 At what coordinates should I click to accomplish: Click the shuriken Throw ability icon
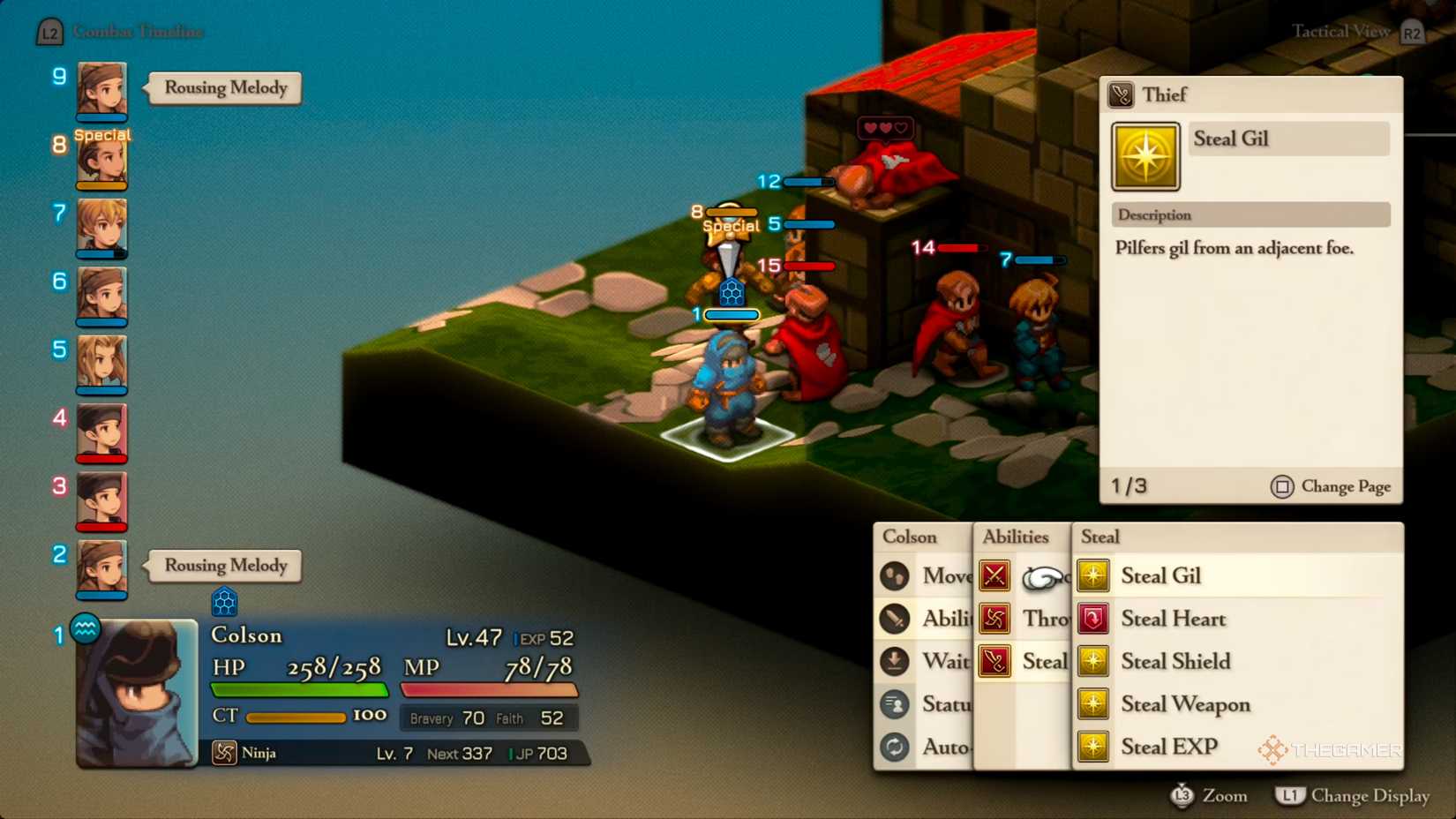point(994,619)
